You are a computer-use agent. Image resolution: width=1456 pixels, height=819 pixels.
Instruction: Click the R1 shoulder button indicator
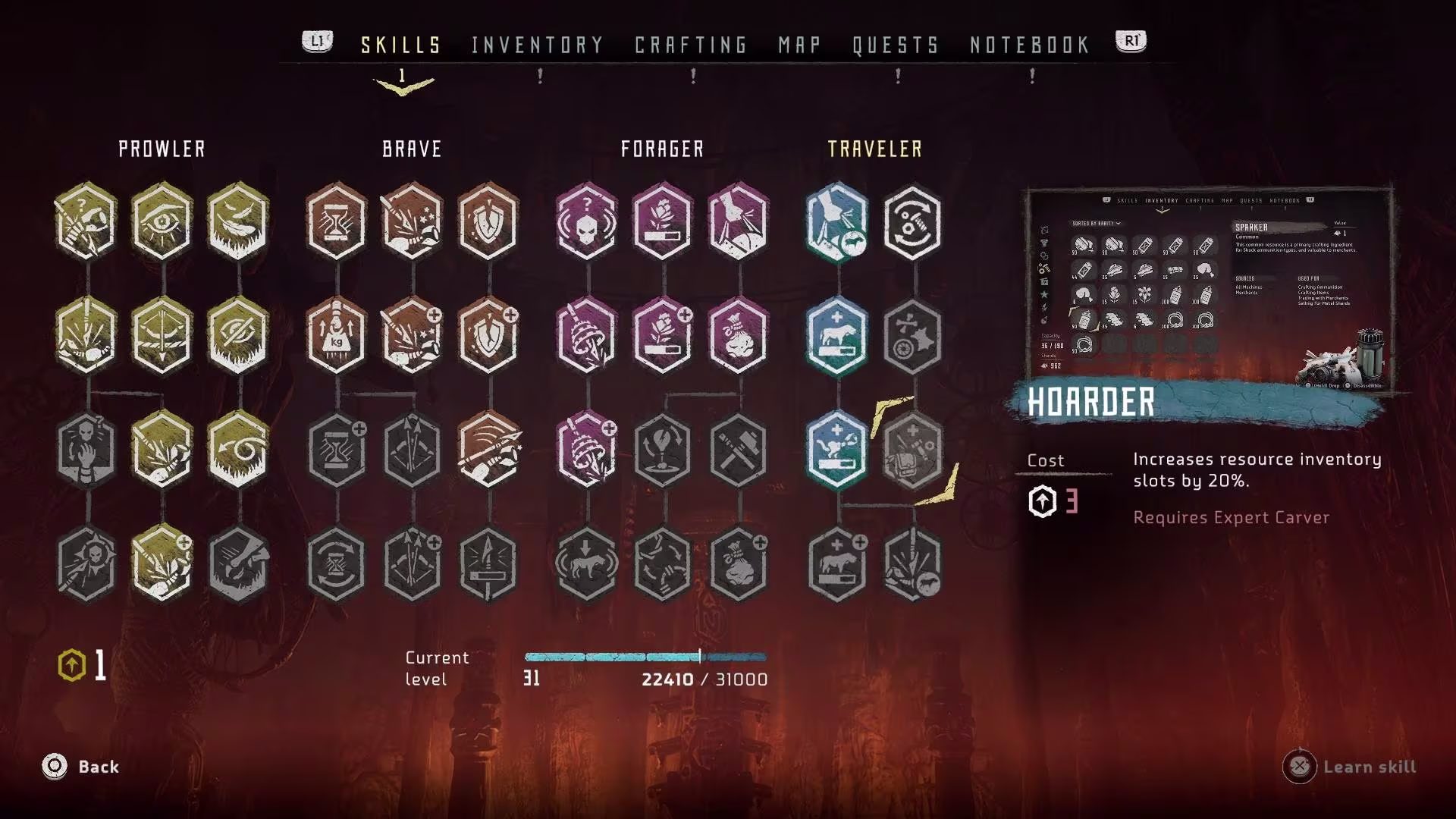pos(1130,42)
